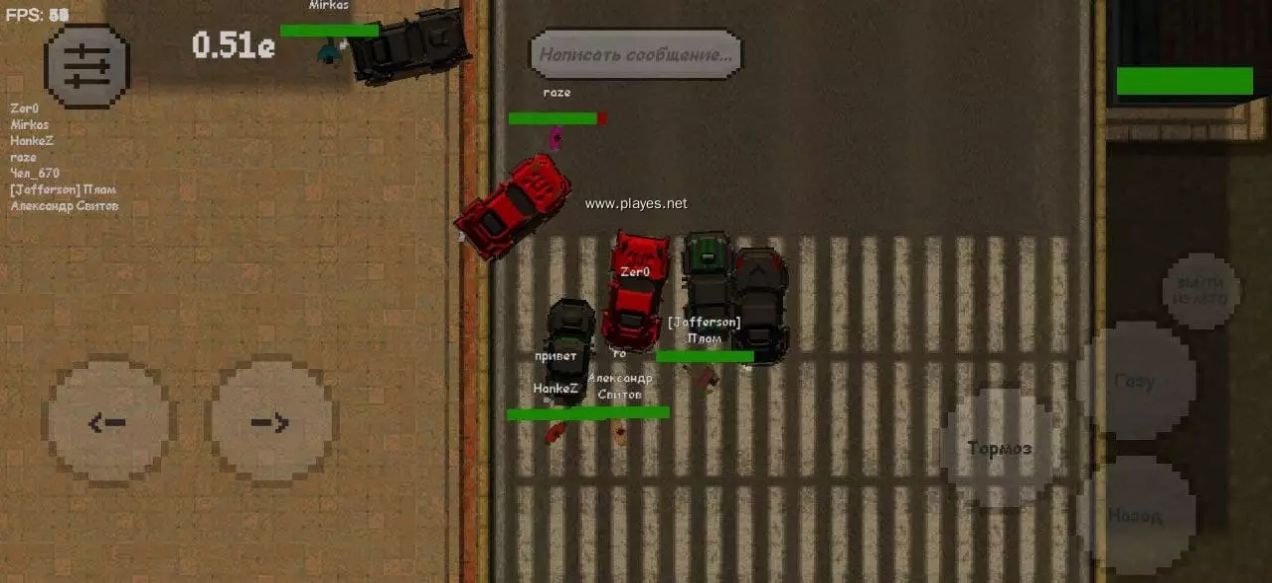Click the 'Написать сообщение' chat field
The width and height of the screenshot is (1272, 583).
[x=636, y=54]
